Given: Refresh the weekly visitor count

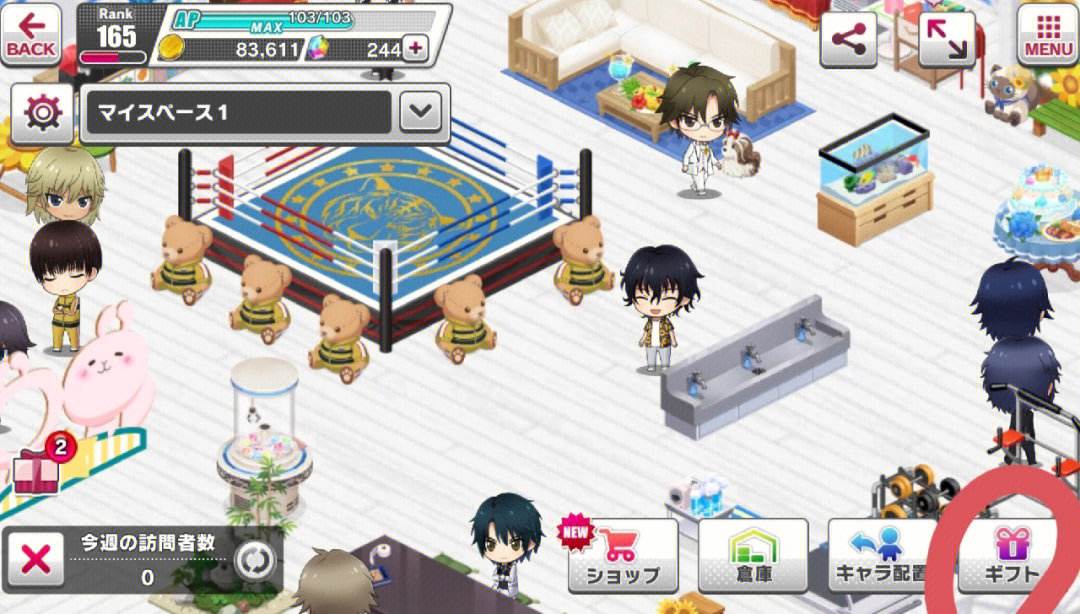Looking at the screenshot, I should [254, 561].
